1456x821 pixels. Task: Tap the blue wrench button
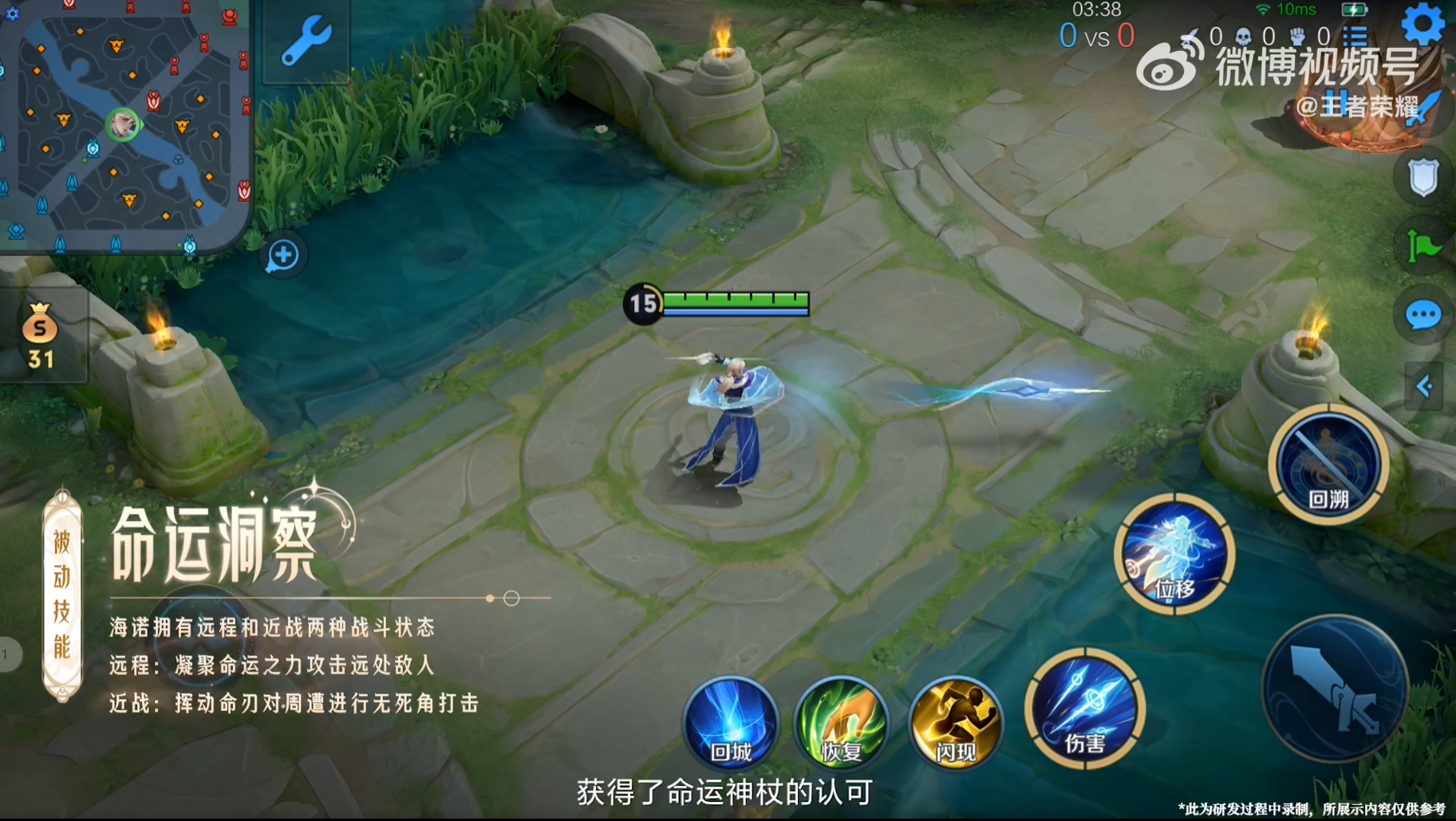(306, 40)
